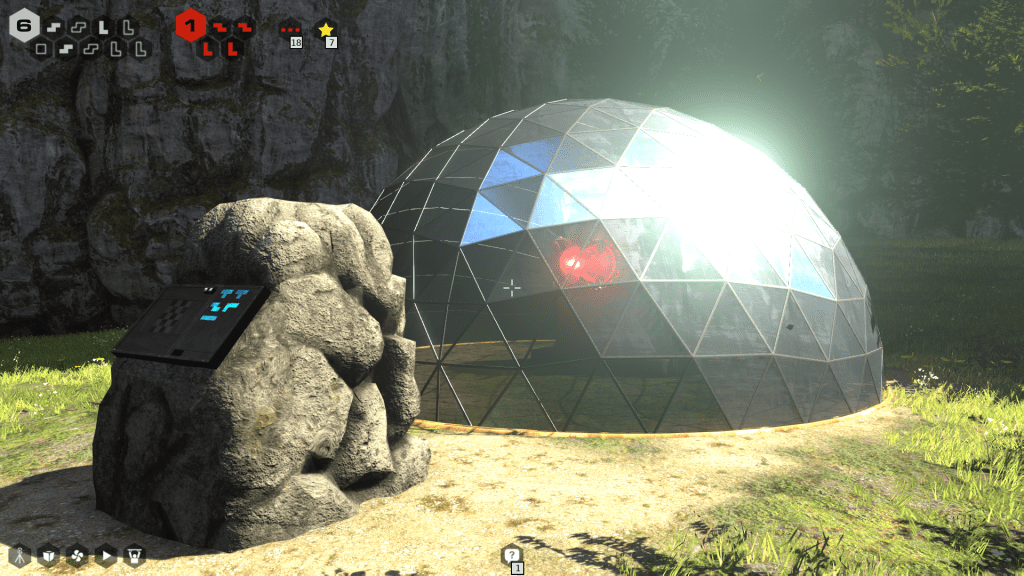Click the play triangle recorder icon
The width and height of the screenshot is (1024, 576).
pos(106,555)
